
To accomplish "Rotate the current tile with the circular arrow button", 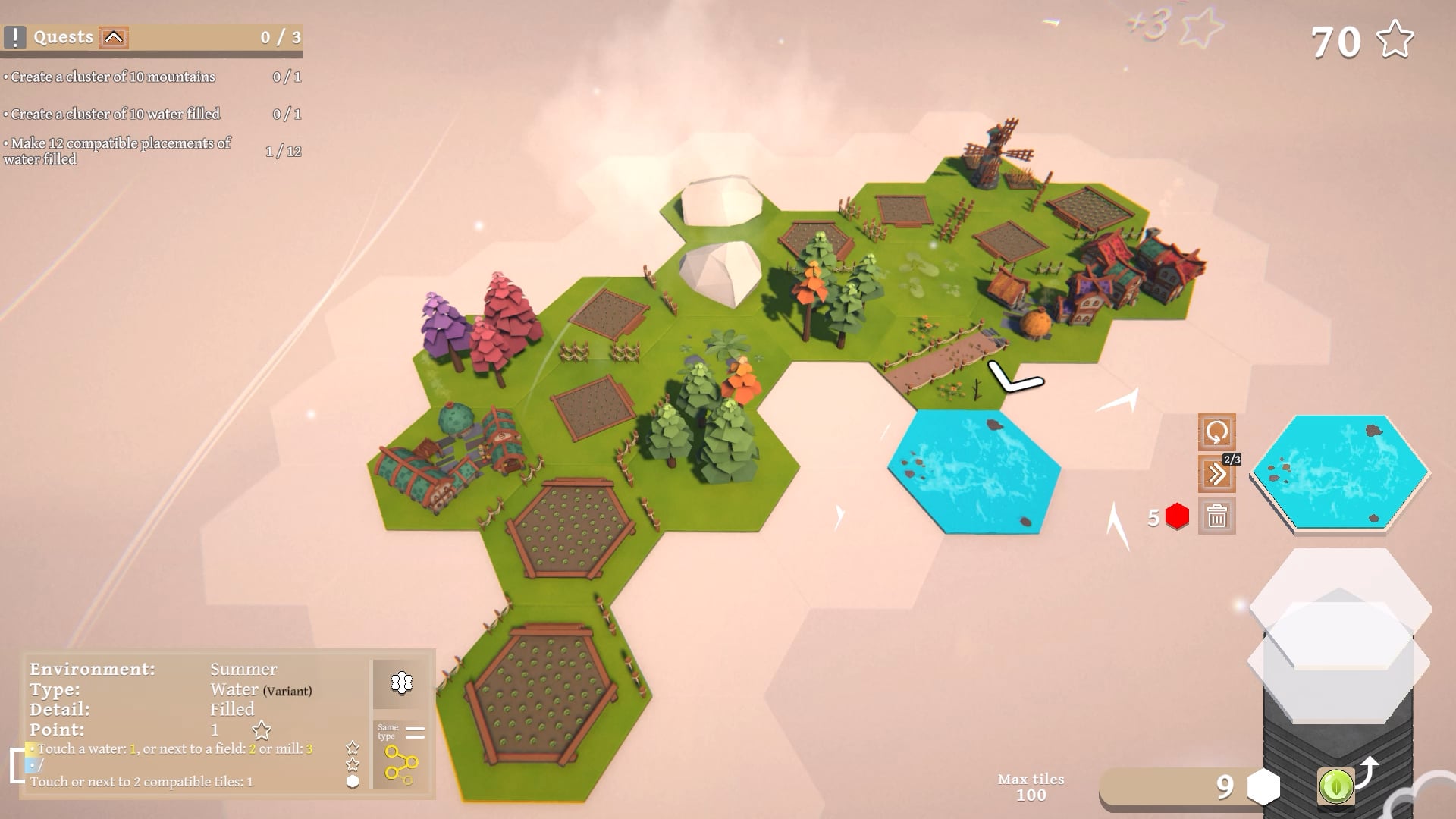I will point(1216,432).
